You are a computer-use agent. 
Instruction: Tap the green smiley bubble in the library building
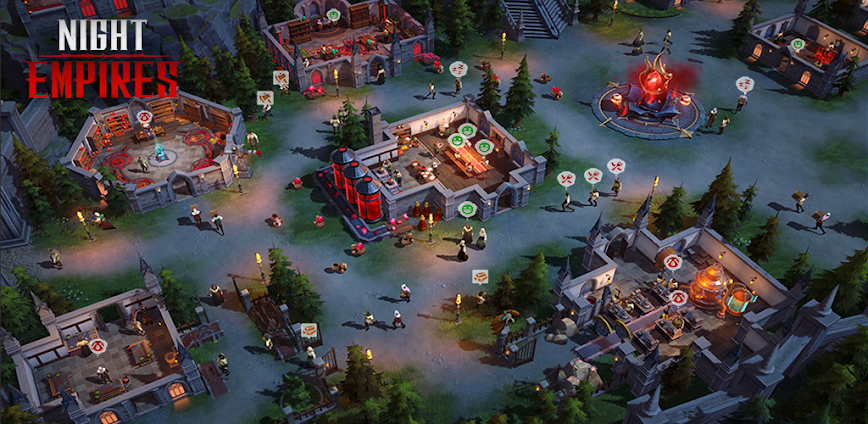[333, 16]
